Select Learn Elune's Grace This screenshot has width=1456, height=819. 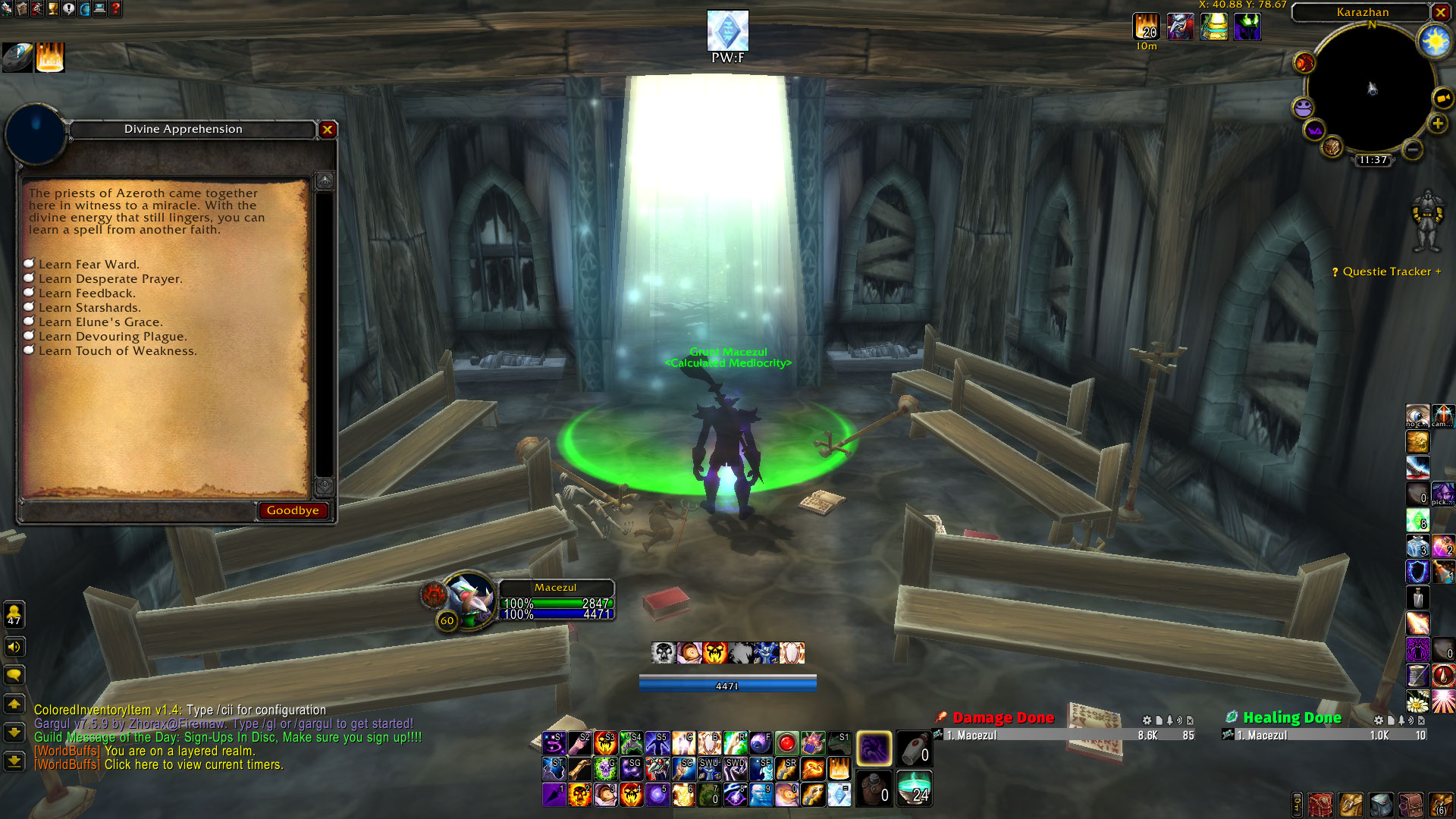click(x=100, y=322)
